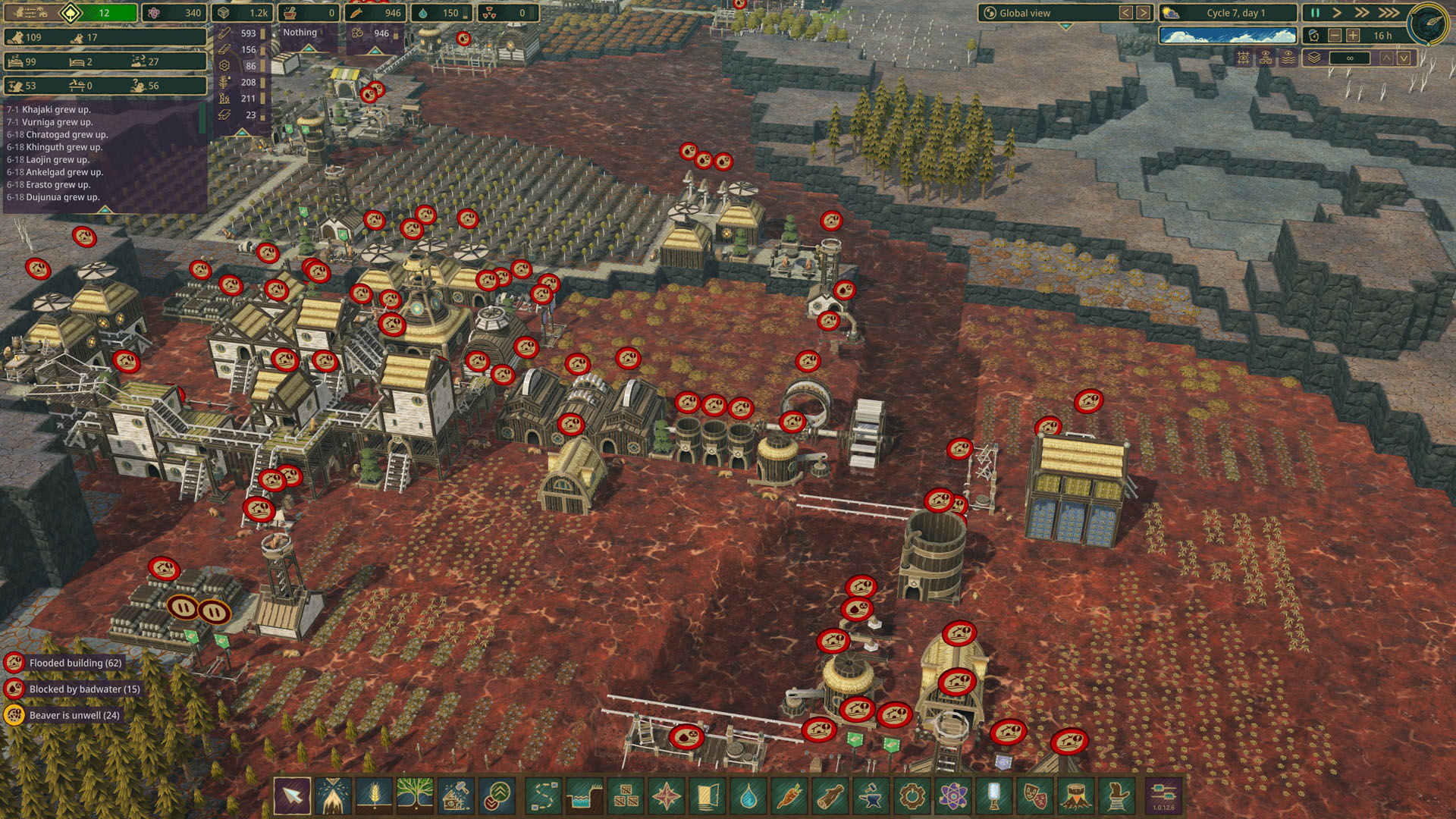The height and width of the screenshot is (819, 1456).
Task: Switch to the next district from Global view
Action: click(x=1143, y=13)
